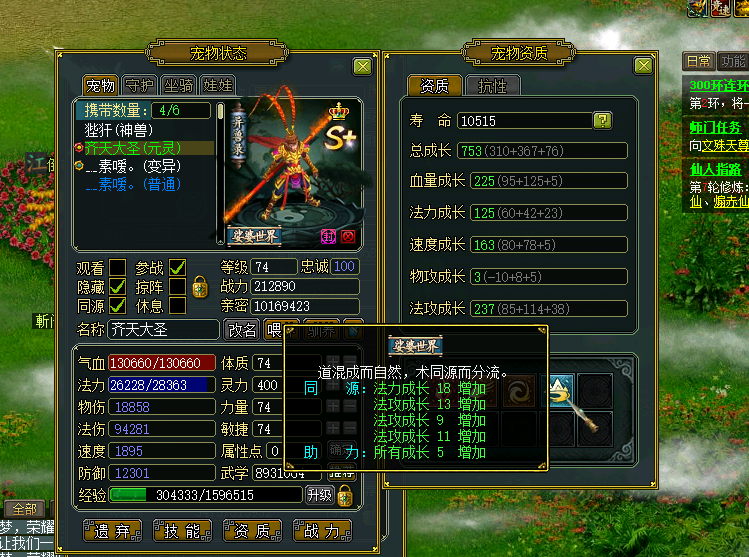Open the 技能 skills panel
Image resolution: width=749 pixels, height=557 pixels.
click(181, 530)
